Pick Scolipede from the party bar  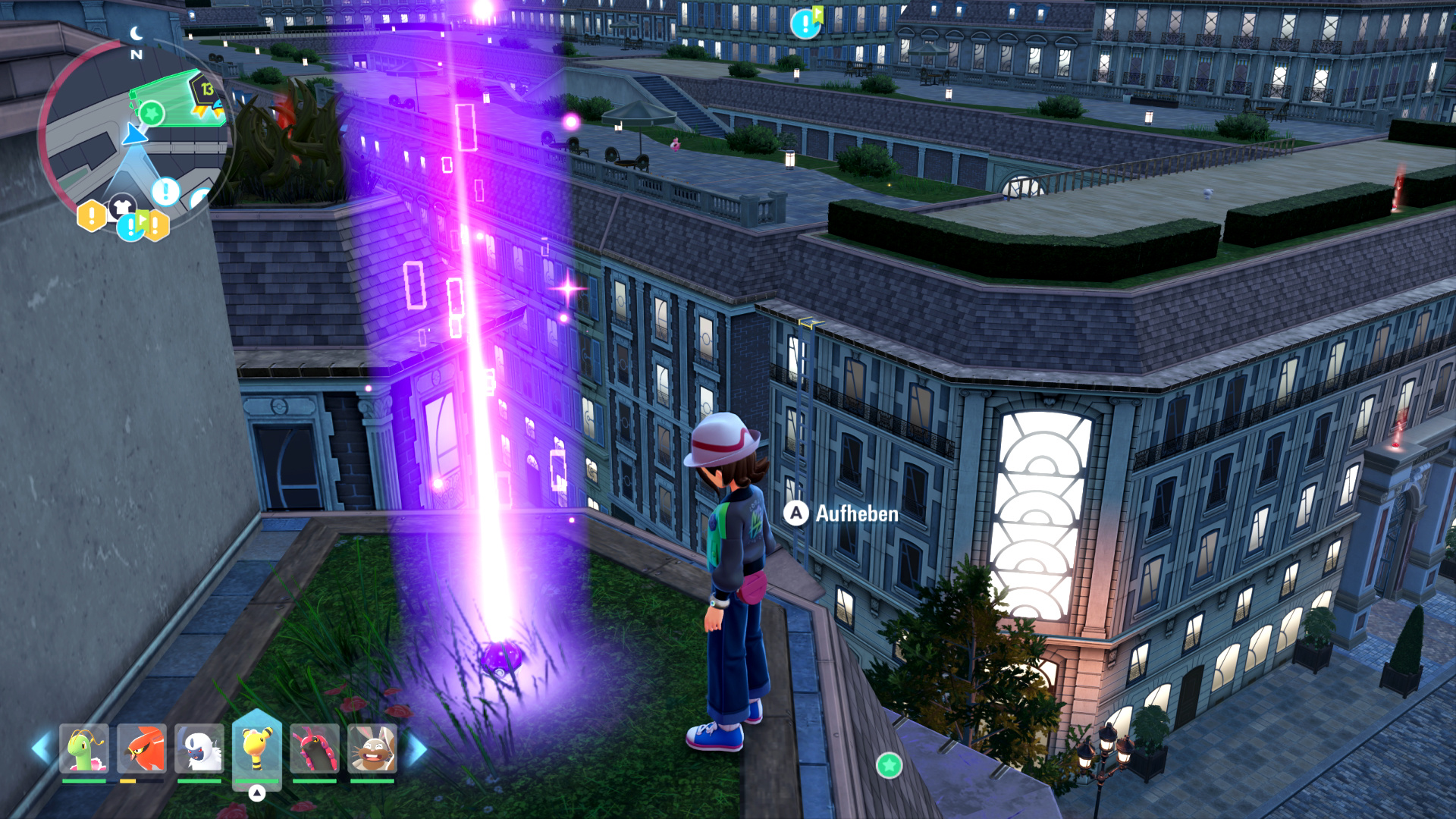tap(315, 748)
